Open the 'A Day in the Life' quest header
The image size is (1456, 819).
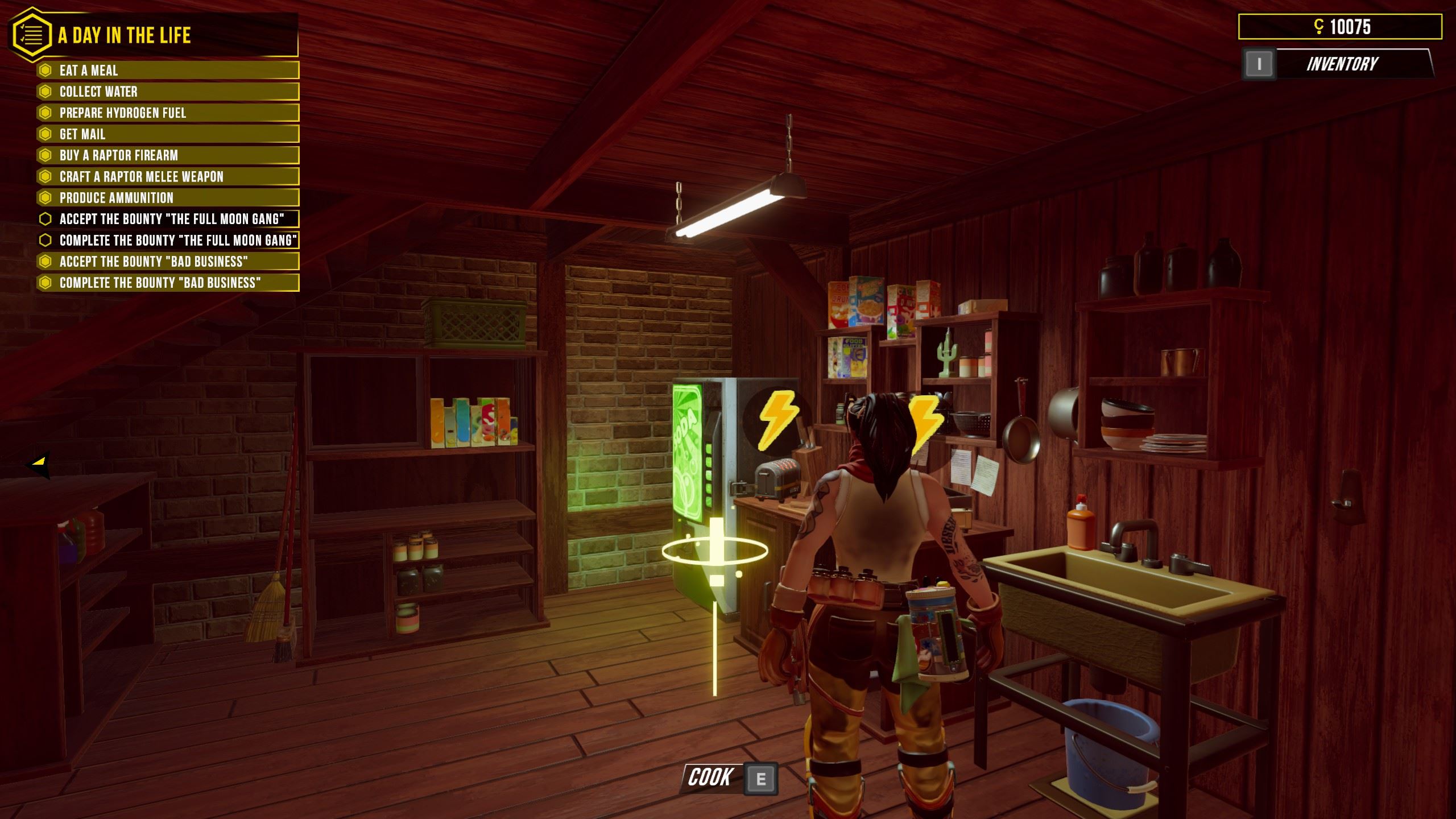click(x=125, y=35)
